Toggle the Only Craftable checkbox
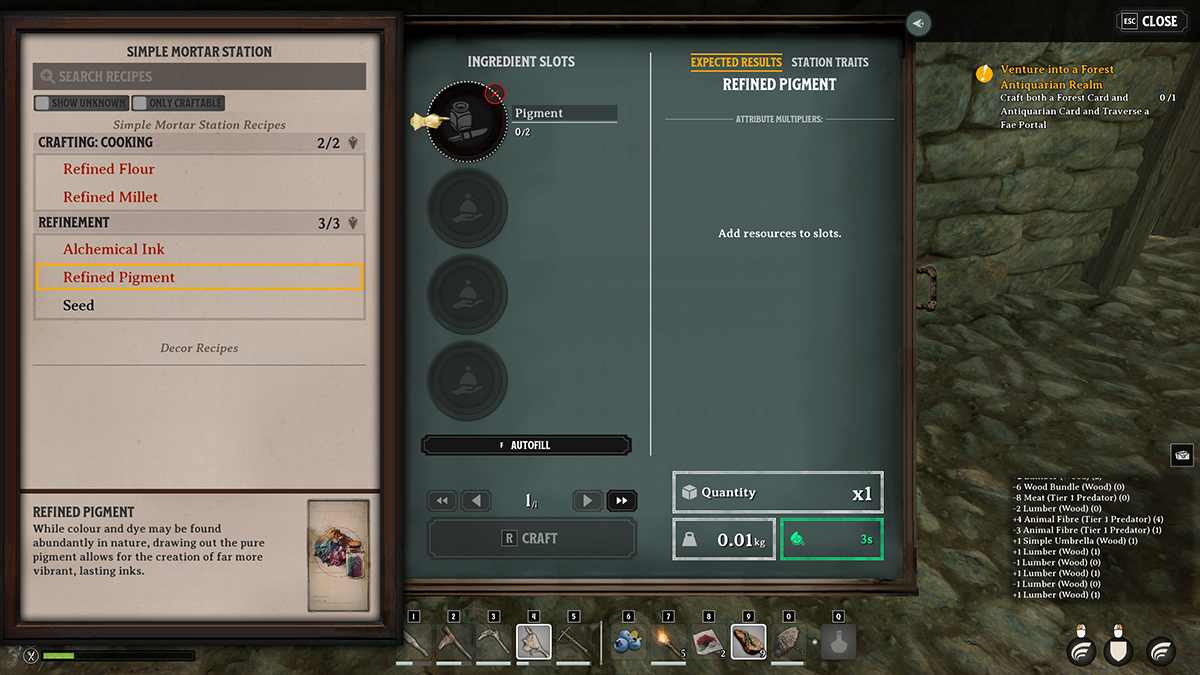The width and height of the screenshot is (1200, 675). click(140, 103)
